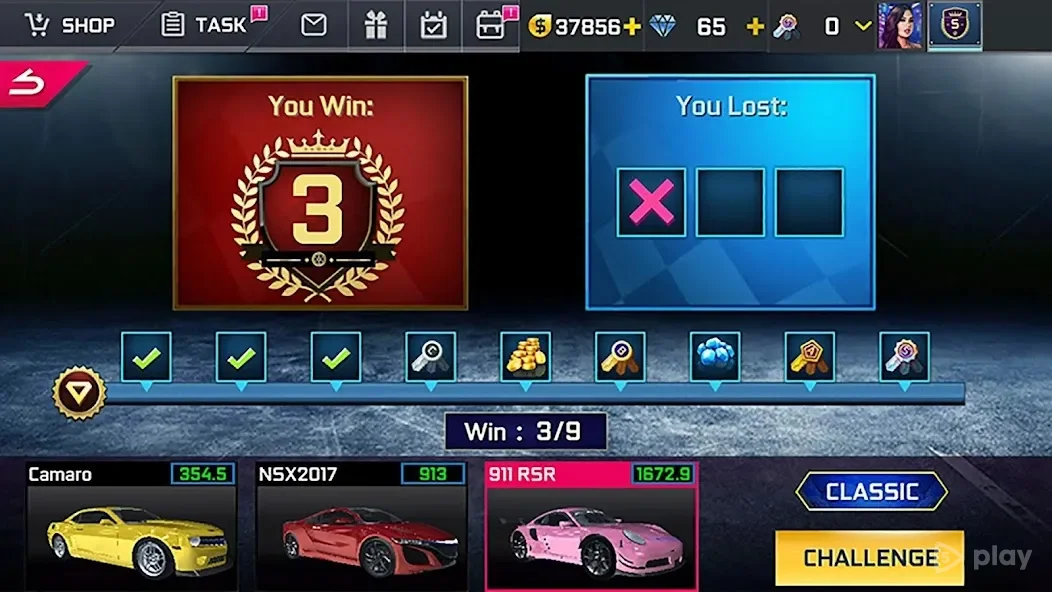The width and height of the screenshot is (1052, 592).
Task: Open the calendar check-in icon
Action: [x=433, y=25]
